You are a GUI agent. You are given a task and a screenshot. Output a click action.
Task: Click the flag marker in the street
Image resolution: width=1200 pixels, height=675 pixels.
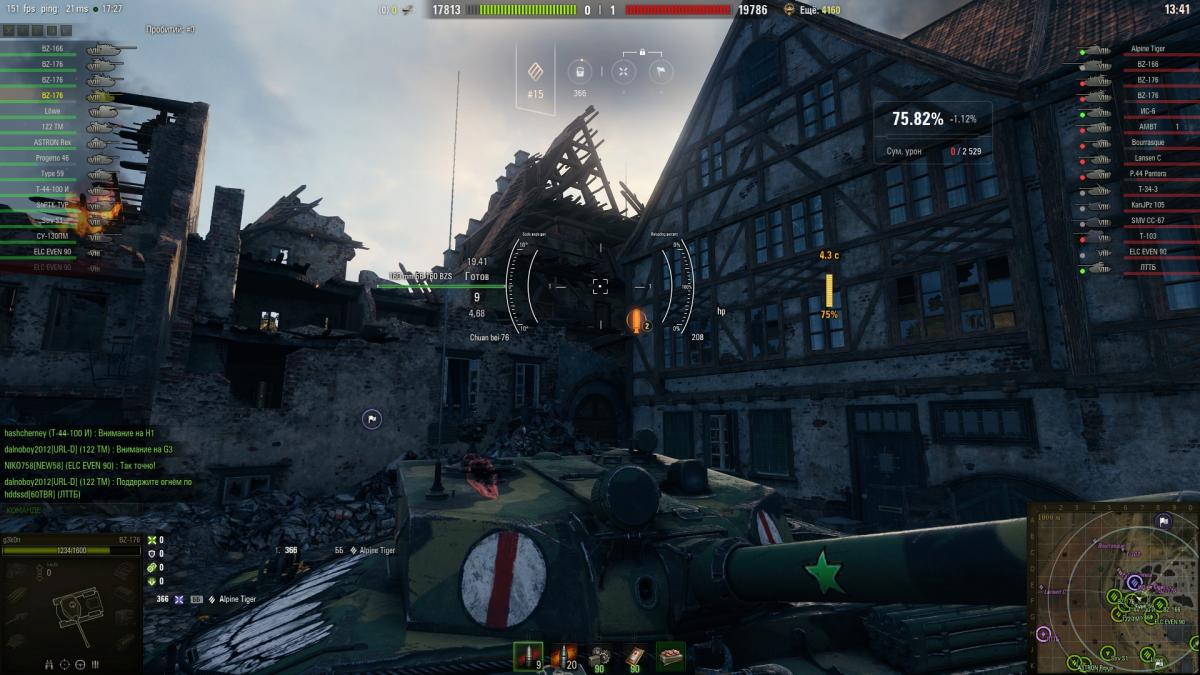(371, 420)
